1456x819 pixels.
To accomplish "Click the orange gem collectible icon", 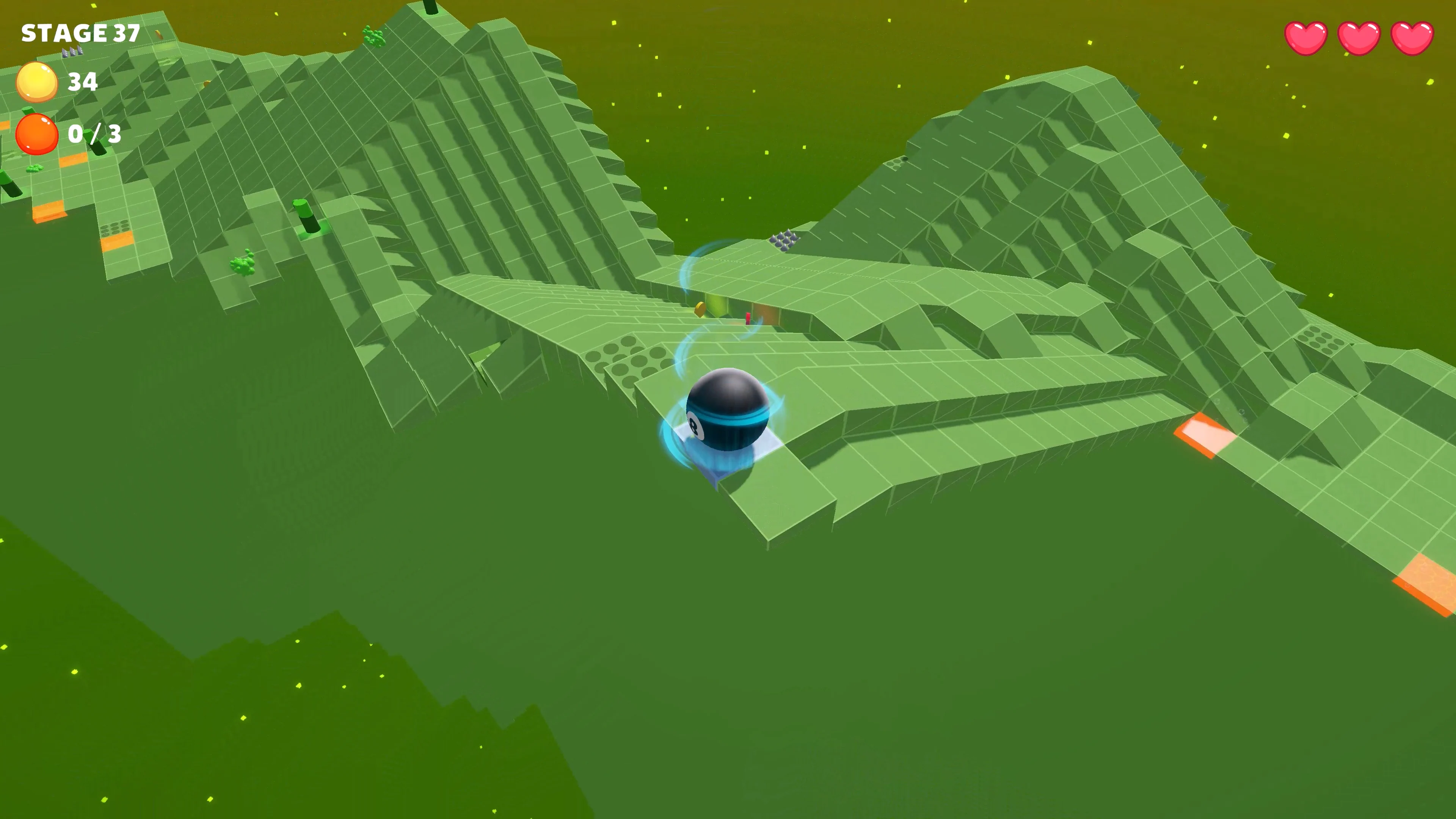I will (36, 134).
